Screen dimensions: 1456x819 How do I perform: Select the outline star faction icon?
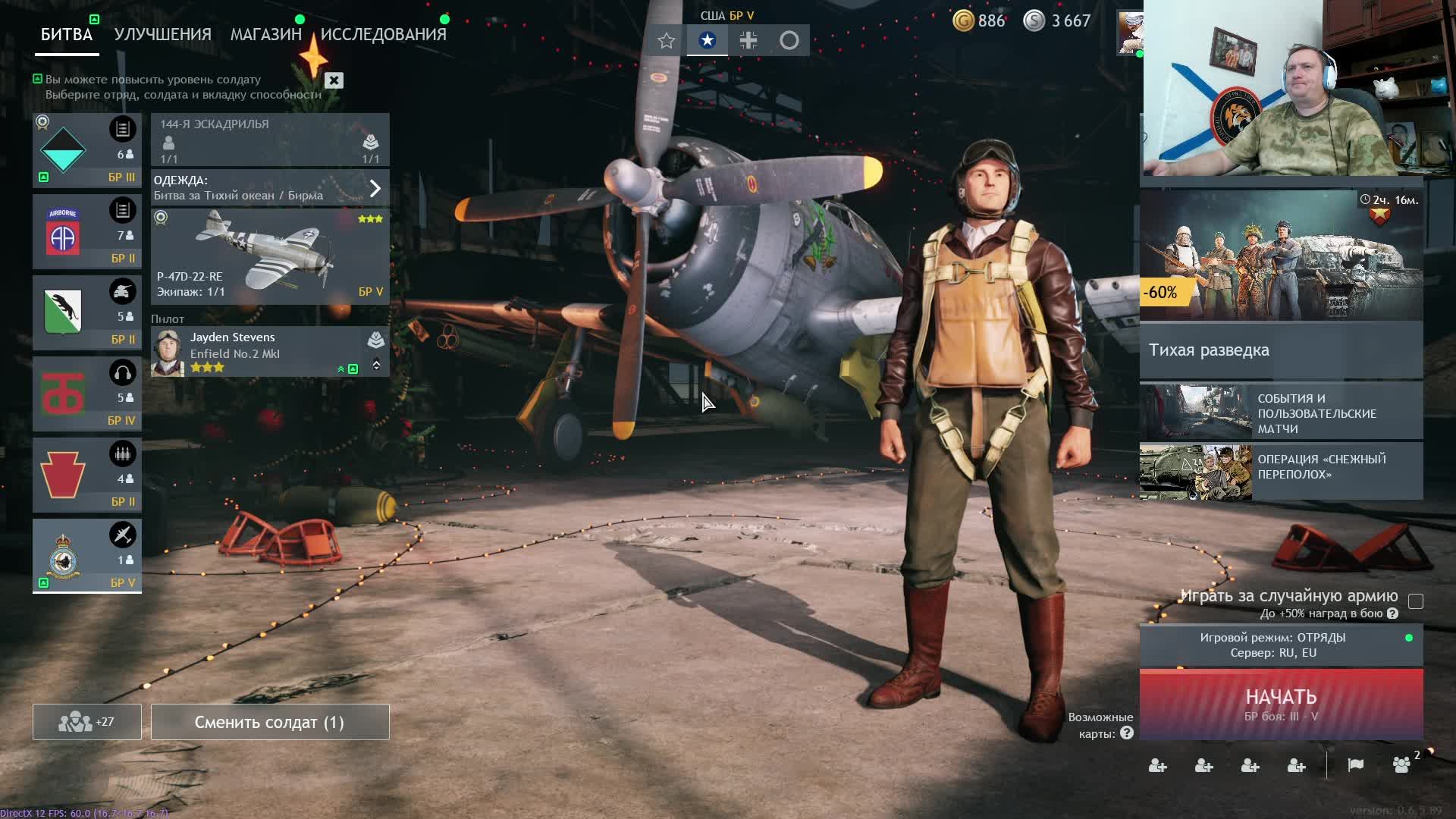[666, 41]
